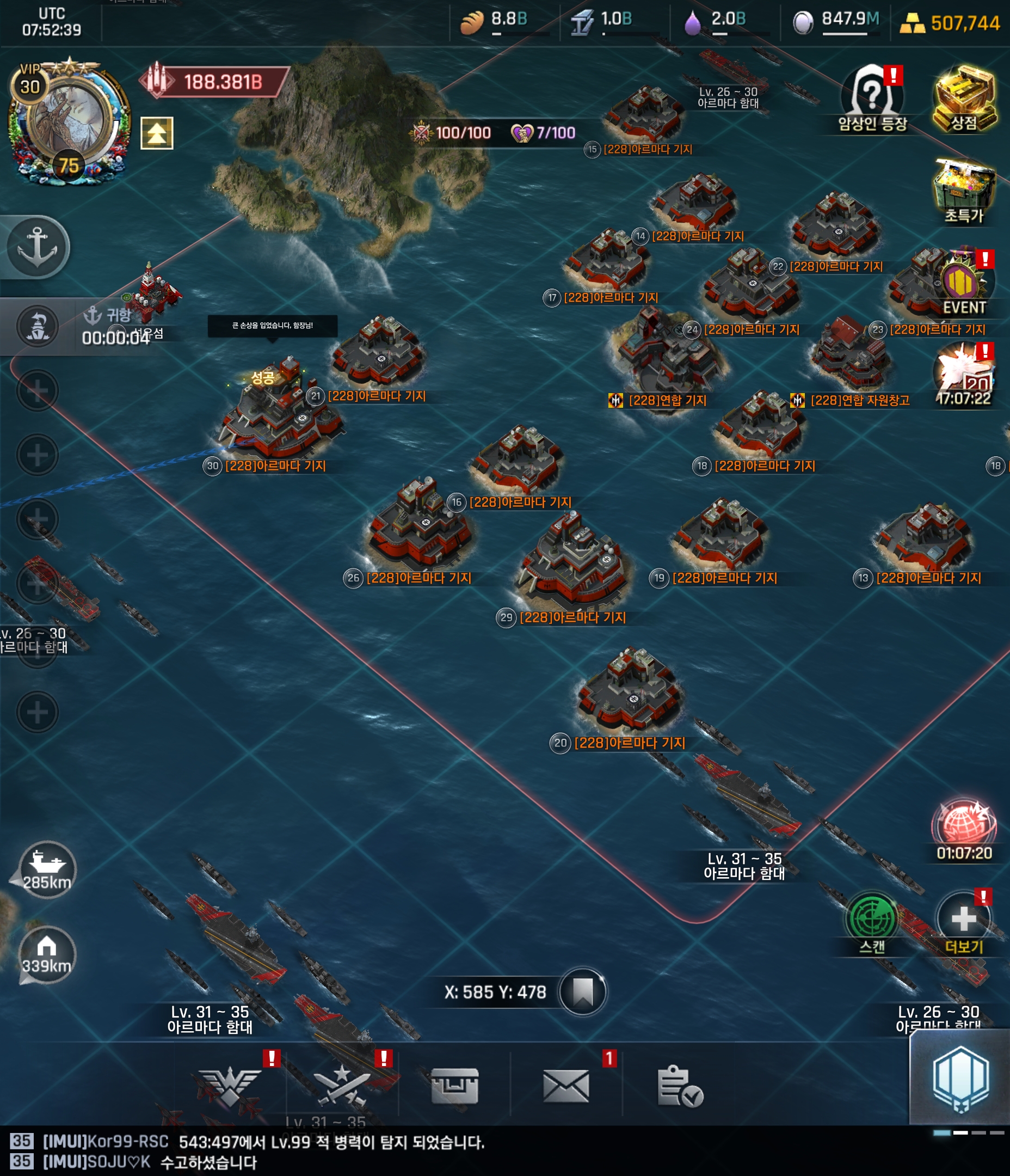Open the inventory crate menu
Viewport: 1010px width, 1176px height.
(x=454, y=1085)
